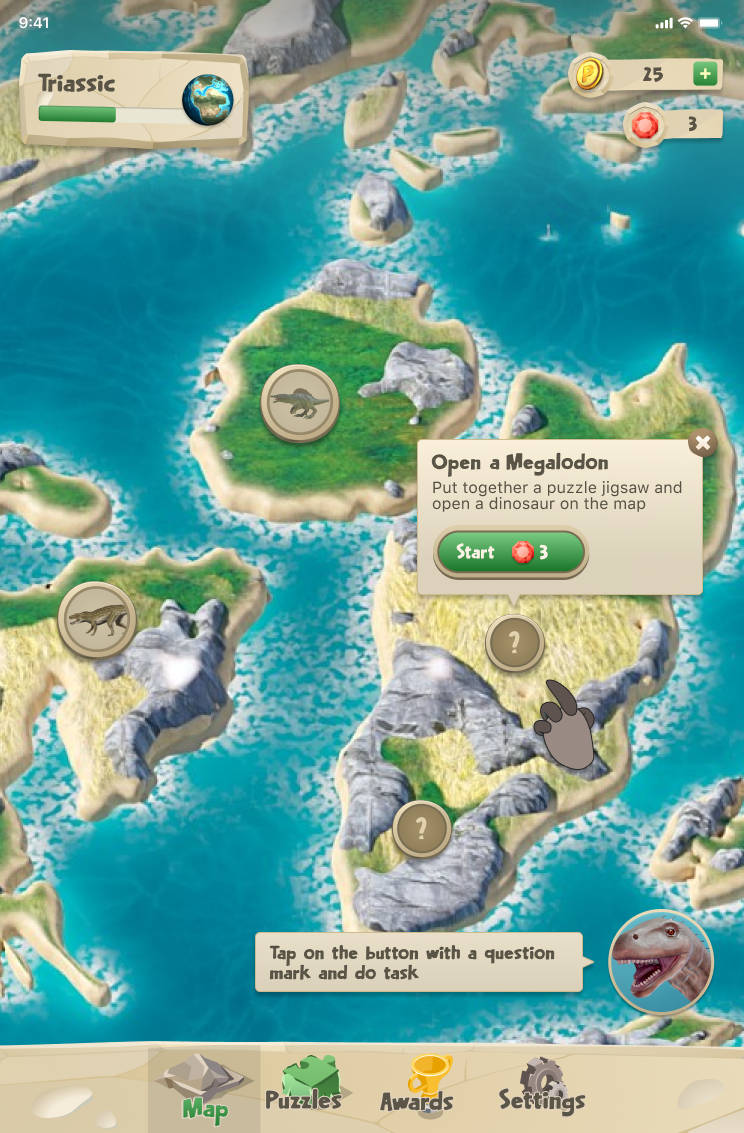
Task: Select the Map tab
Action: click(x=204, y=1087)
